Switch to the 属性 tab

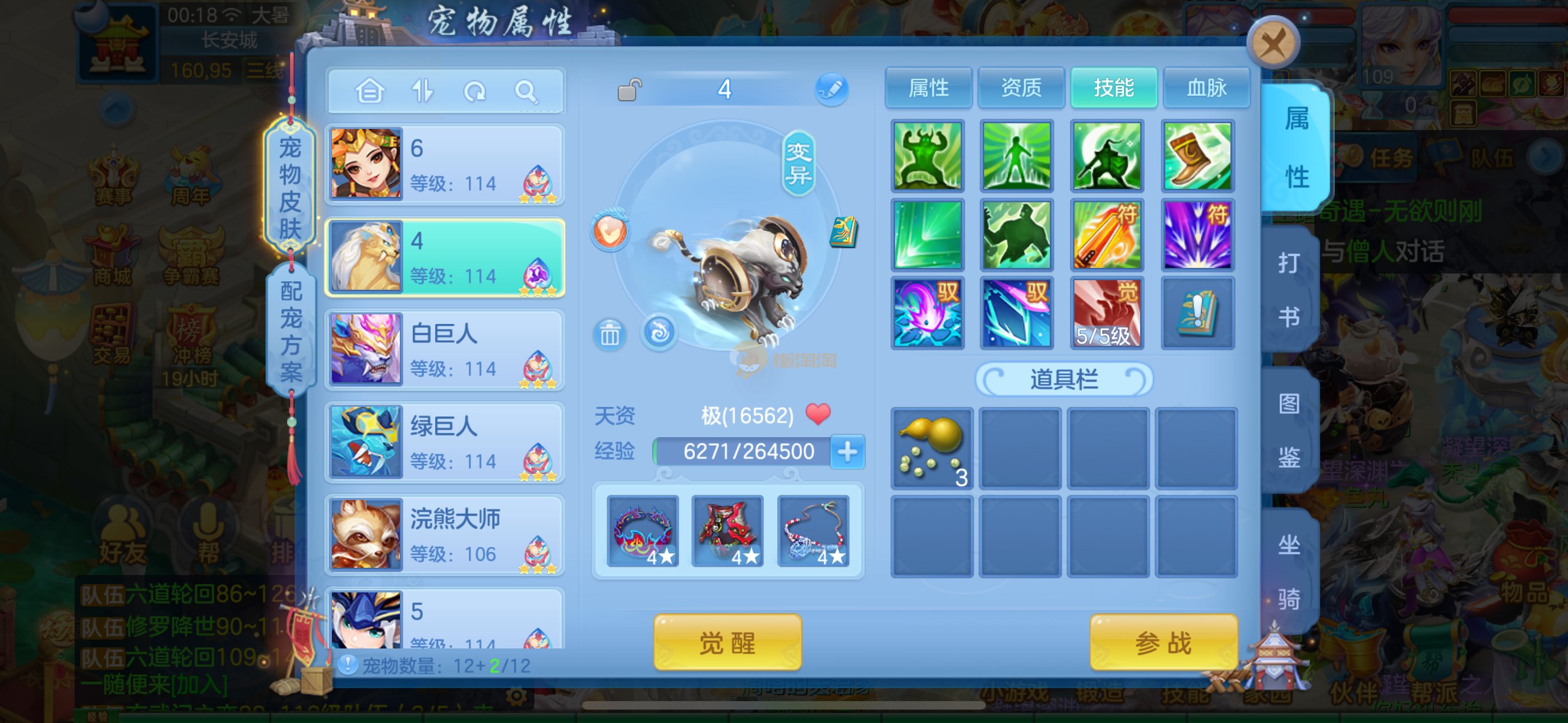coord(928,88)
